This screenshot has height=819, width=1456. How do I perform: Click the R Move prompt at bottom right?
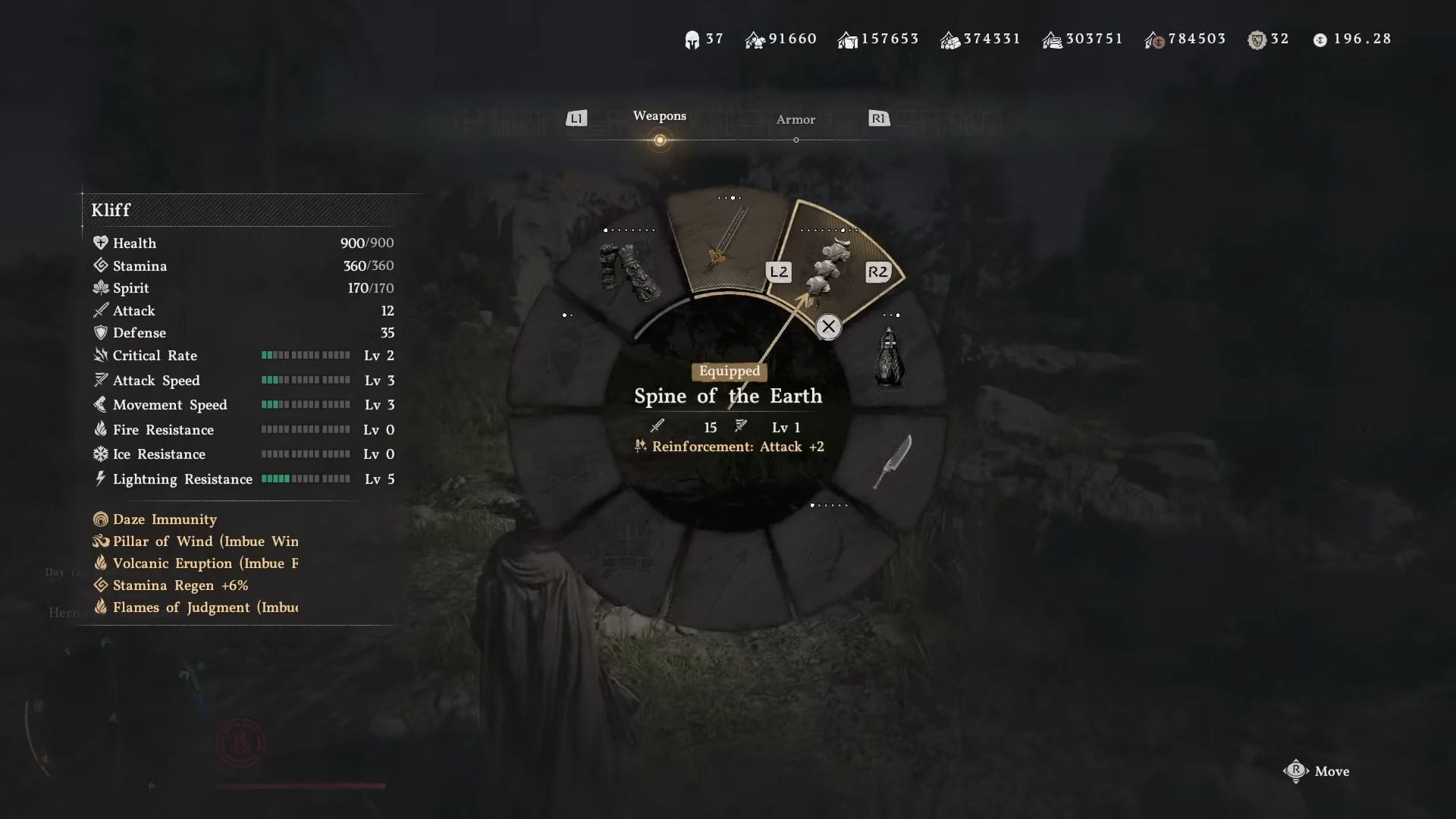pos(1317,771)
